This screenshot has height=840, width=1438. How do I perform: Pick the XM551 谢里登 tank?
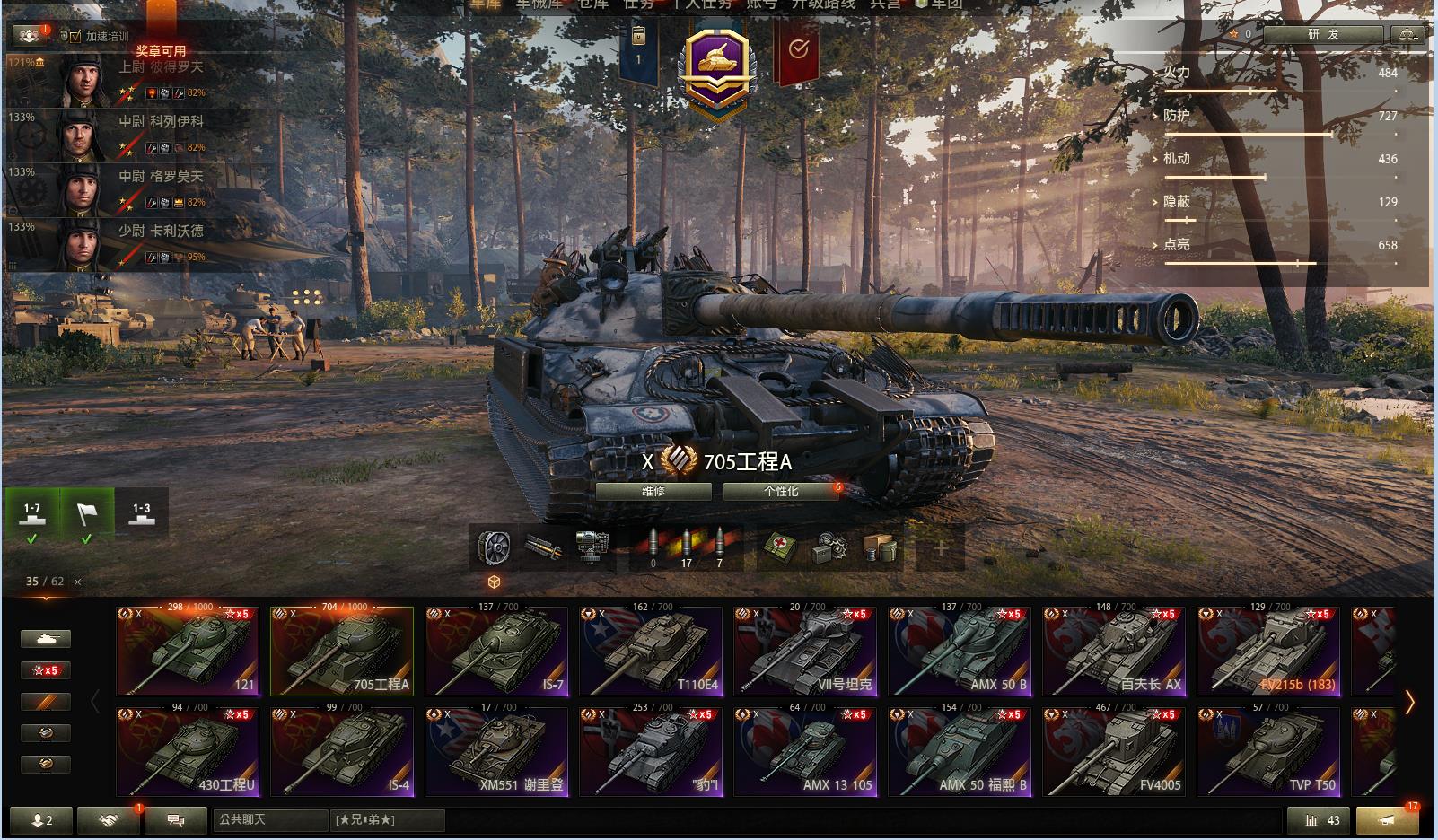pos(496,752)
